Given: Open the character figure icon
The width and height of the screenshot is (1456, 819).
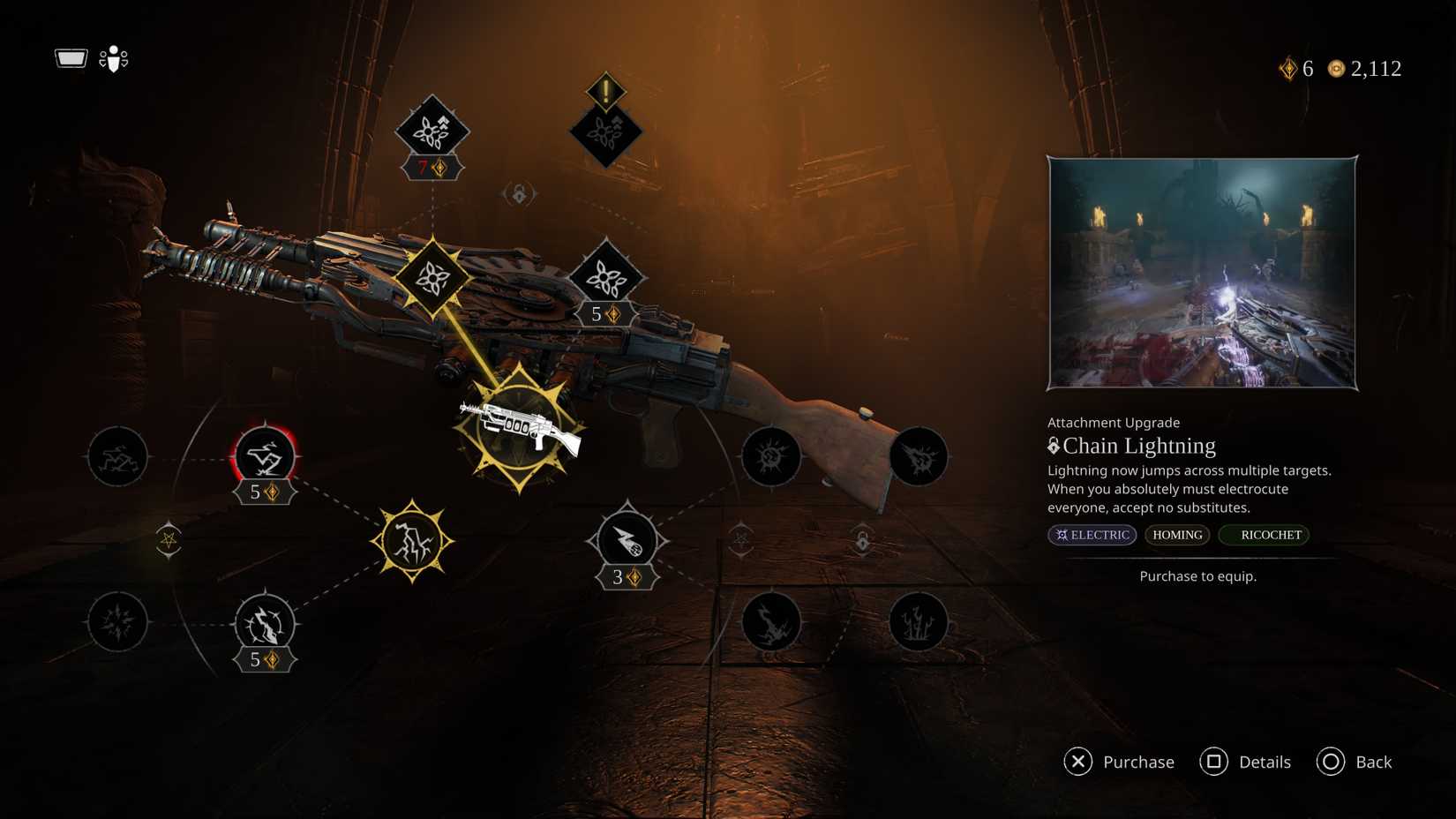Looking at the screenshot, I should tap(114, 59).
